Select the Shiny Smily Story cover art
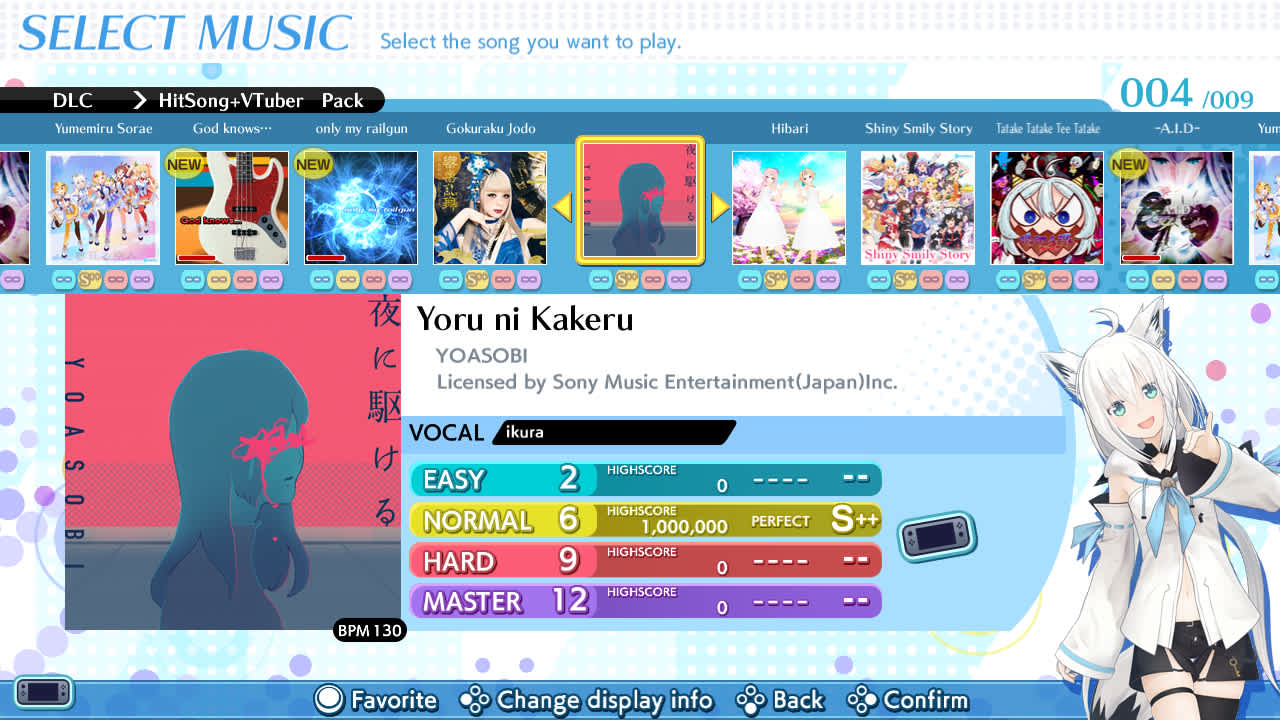This screenshot has width=1280, height=720. coord(917,207)
